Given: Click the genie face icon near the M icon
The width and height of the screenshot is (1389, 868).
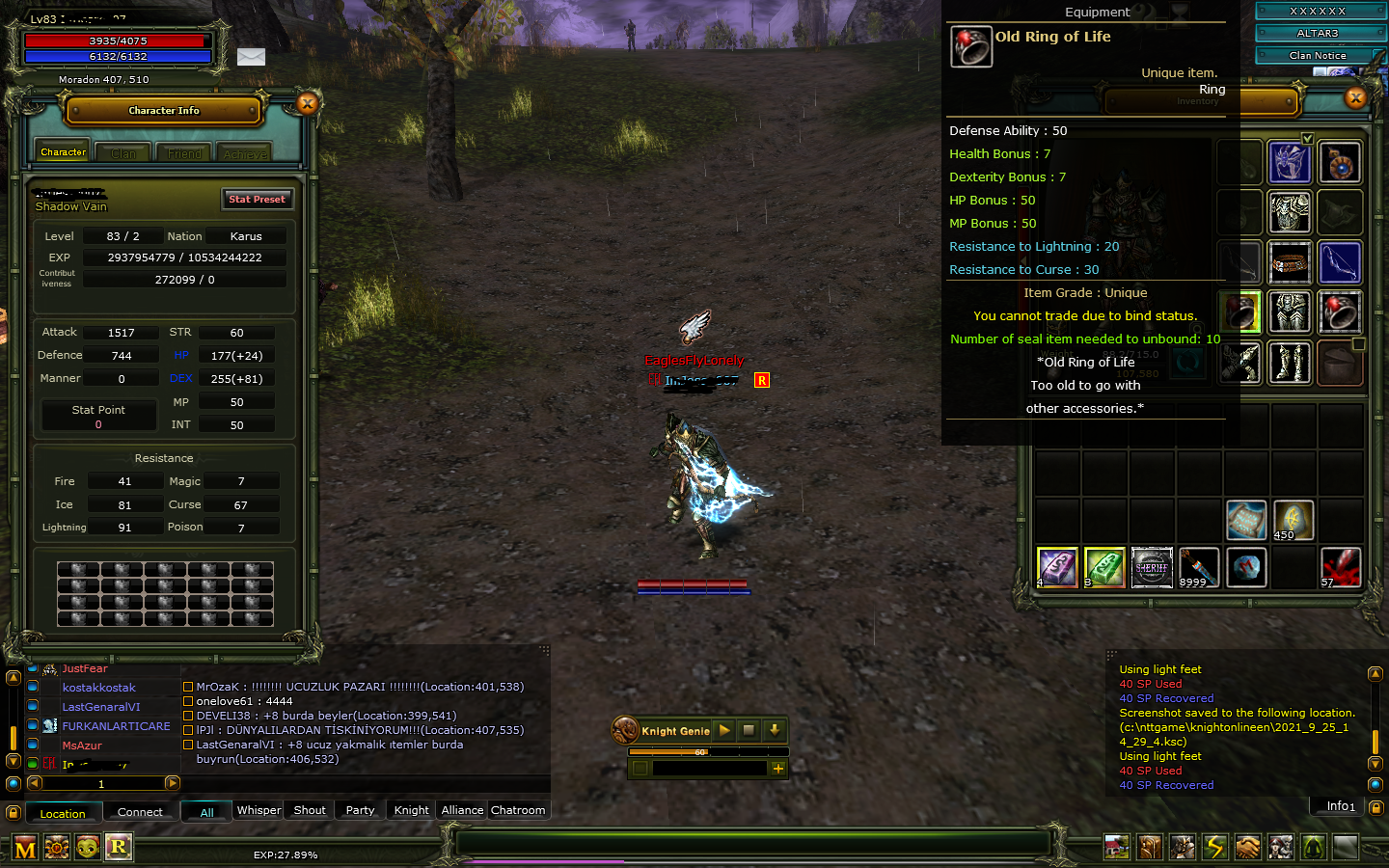Looking at the screenshot, I should [88, 847].
